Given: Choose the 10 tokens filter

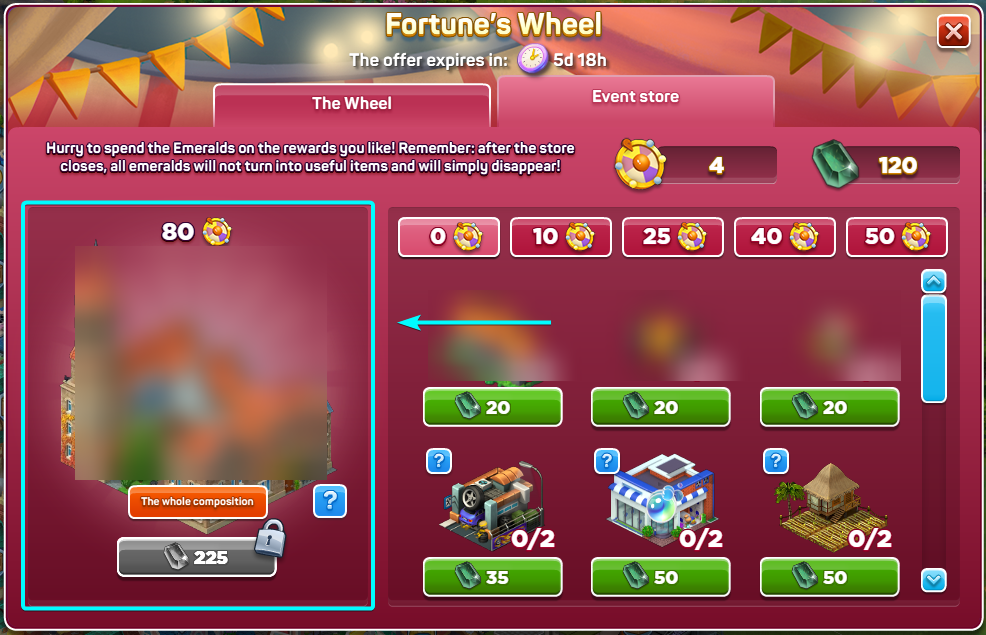Looking at the screenshot, I should point(560,237).
